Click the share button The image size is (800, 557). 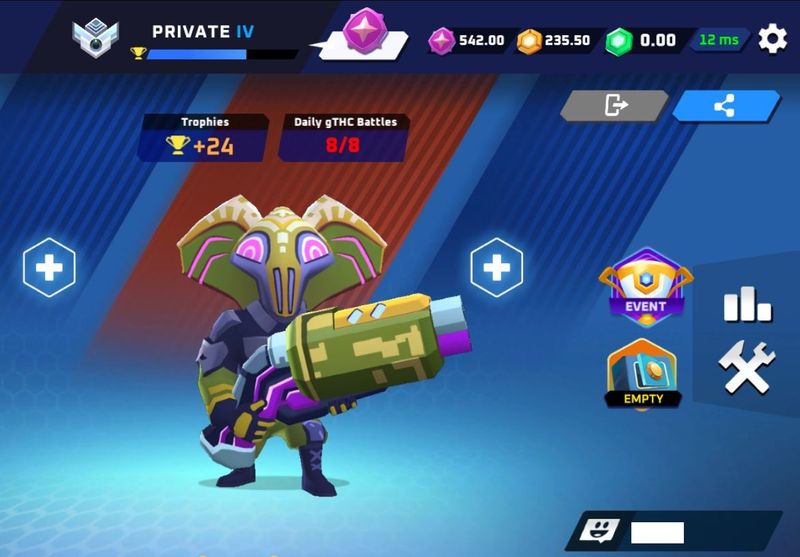[x=725, y=105]
